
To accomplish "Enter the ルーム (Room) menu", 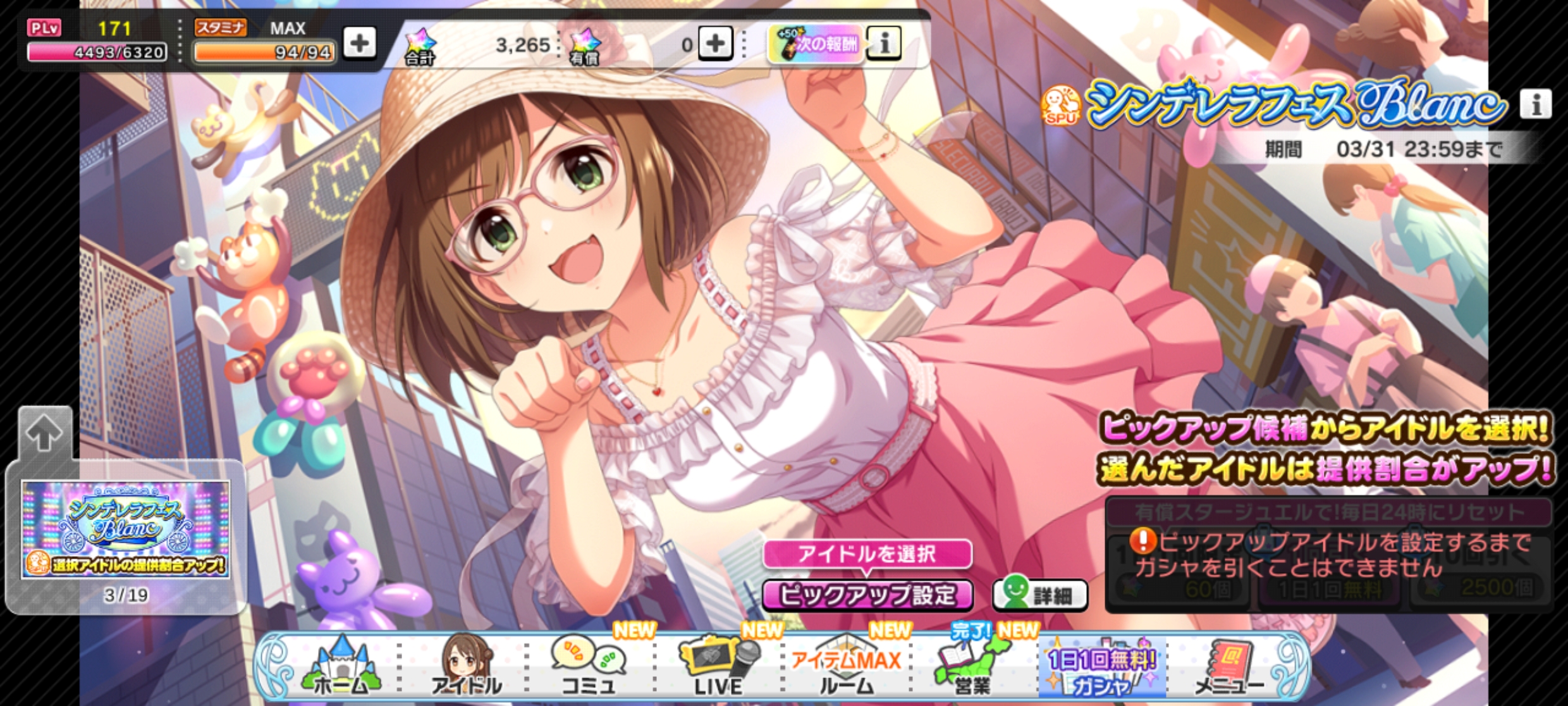I will point(846,667).
